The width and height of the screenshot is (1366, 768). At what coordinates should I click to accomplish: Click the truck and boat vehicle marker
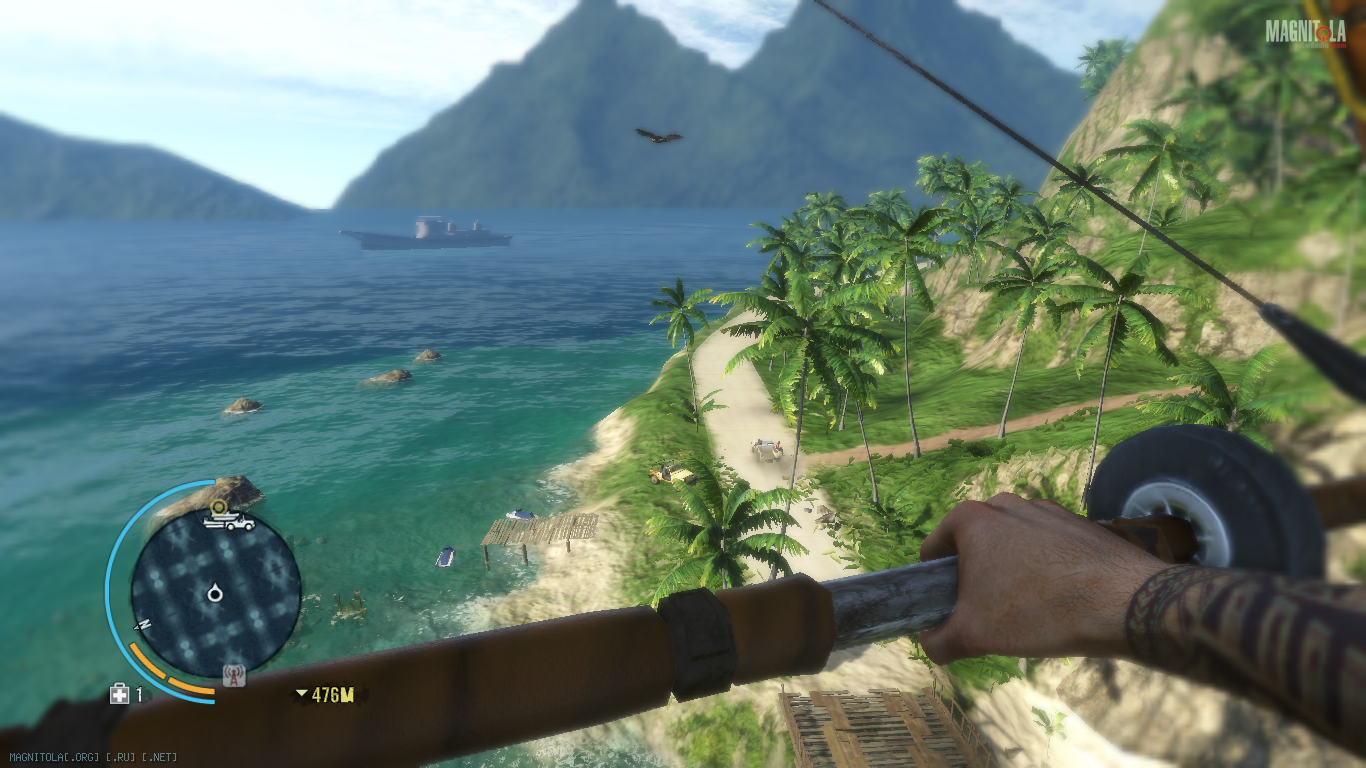(x=229, y=522)
